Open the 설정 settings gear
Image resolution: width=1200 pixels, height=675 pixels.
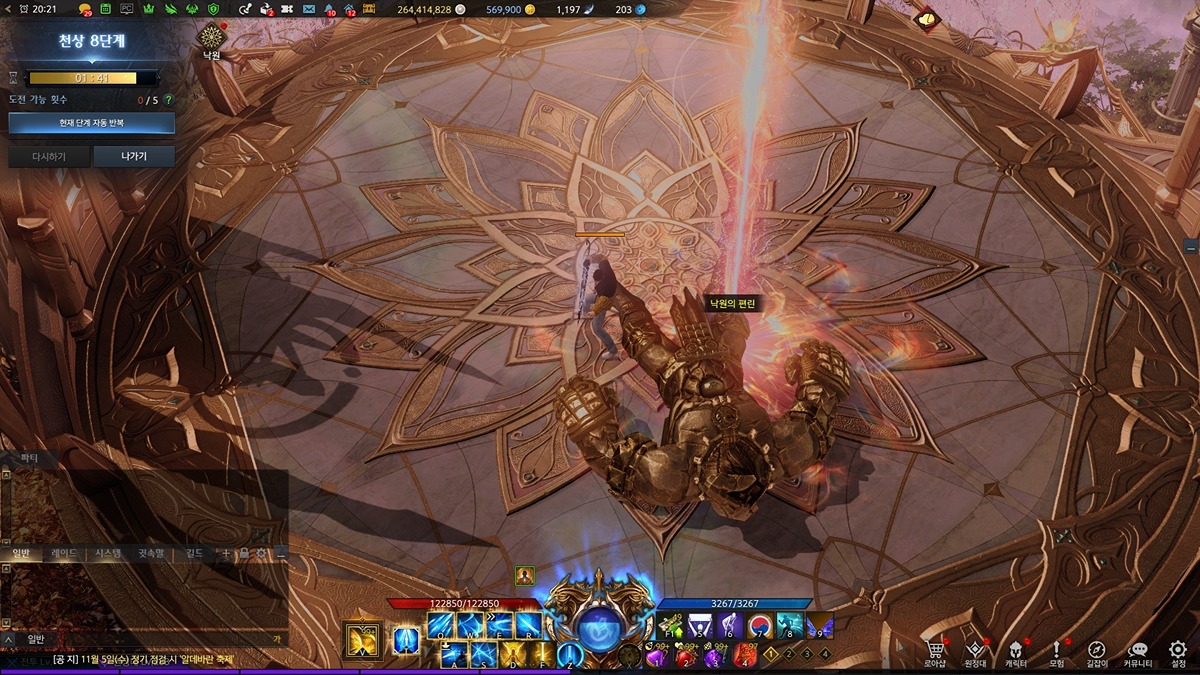1178,651
